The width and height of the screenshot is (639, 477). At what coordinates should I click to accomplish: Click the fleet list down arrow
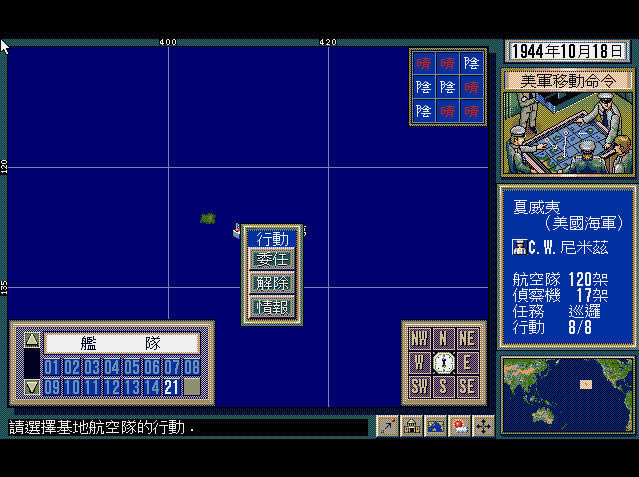tap(31, 386)
